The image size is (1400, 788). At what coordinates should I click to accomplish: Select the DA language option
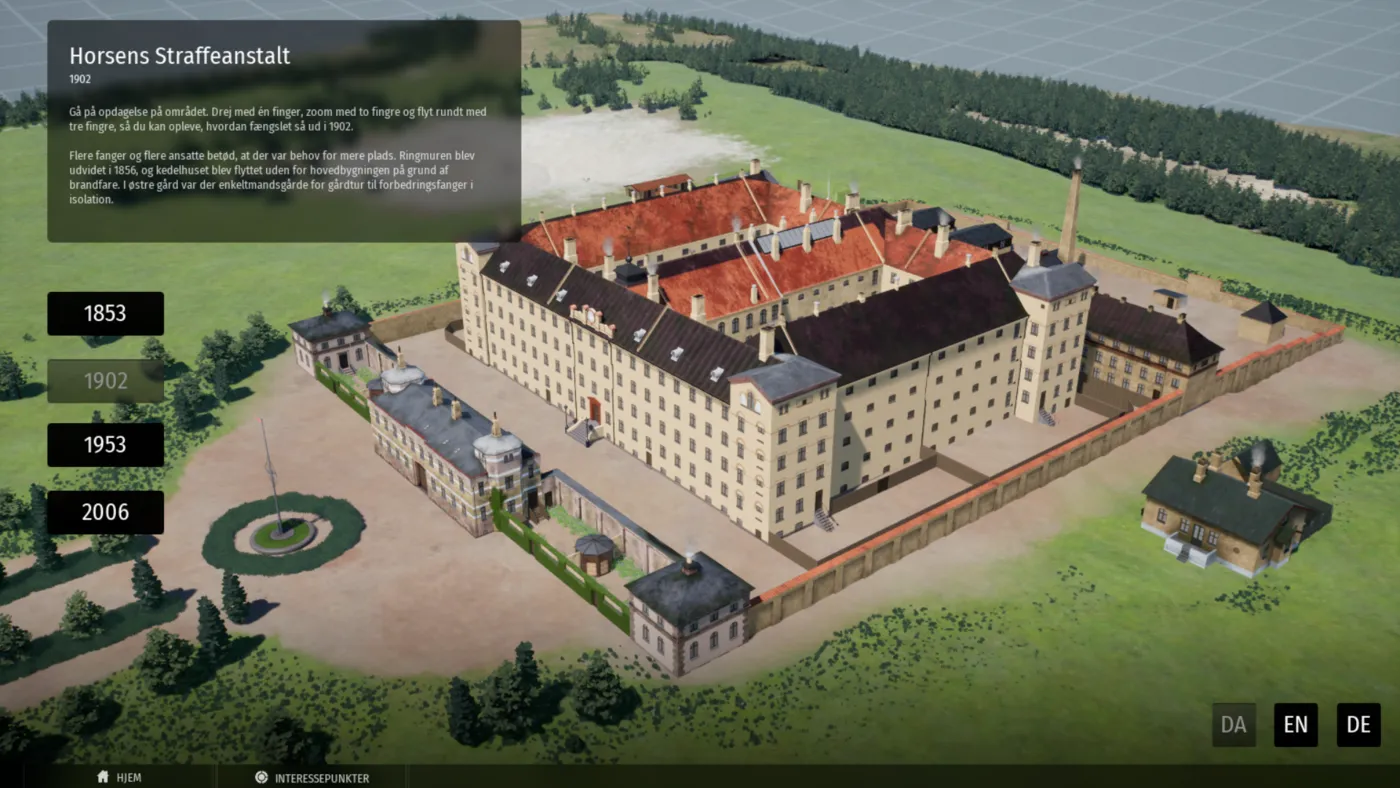click(x=1233, y=725)
